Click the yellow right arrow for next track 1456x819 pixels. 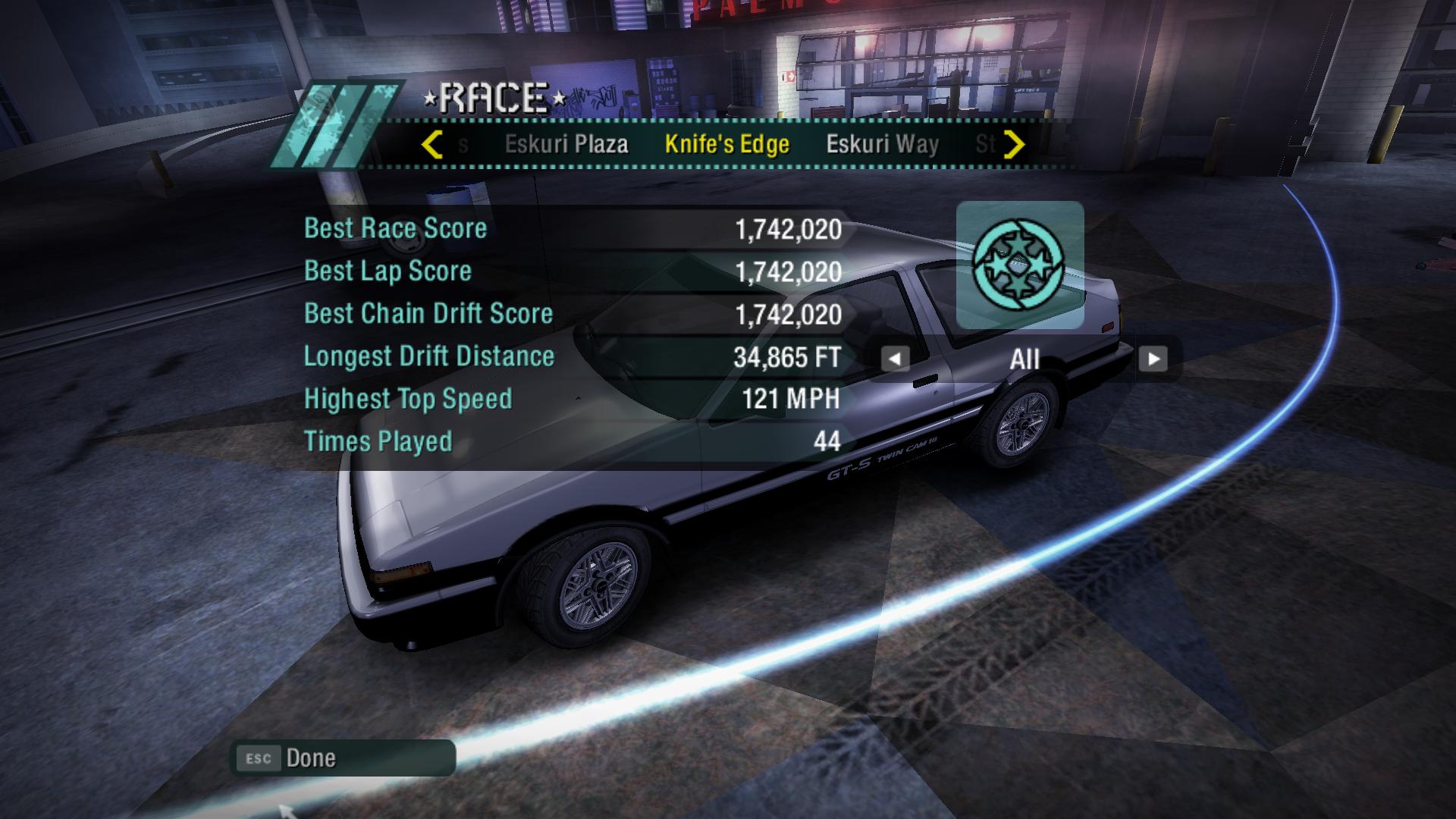pos(1014,144)
